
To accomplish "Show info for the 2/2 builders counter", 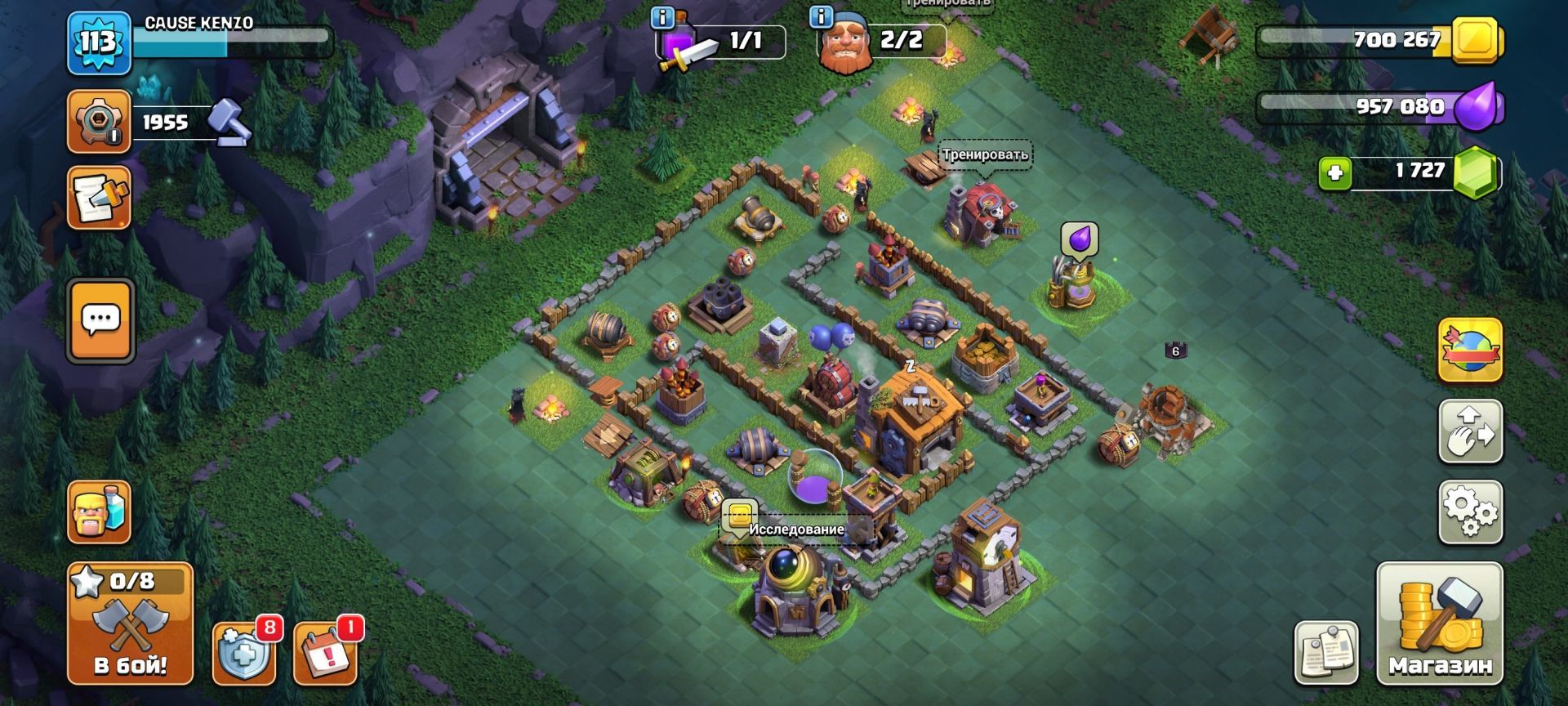I will point(820,16).
